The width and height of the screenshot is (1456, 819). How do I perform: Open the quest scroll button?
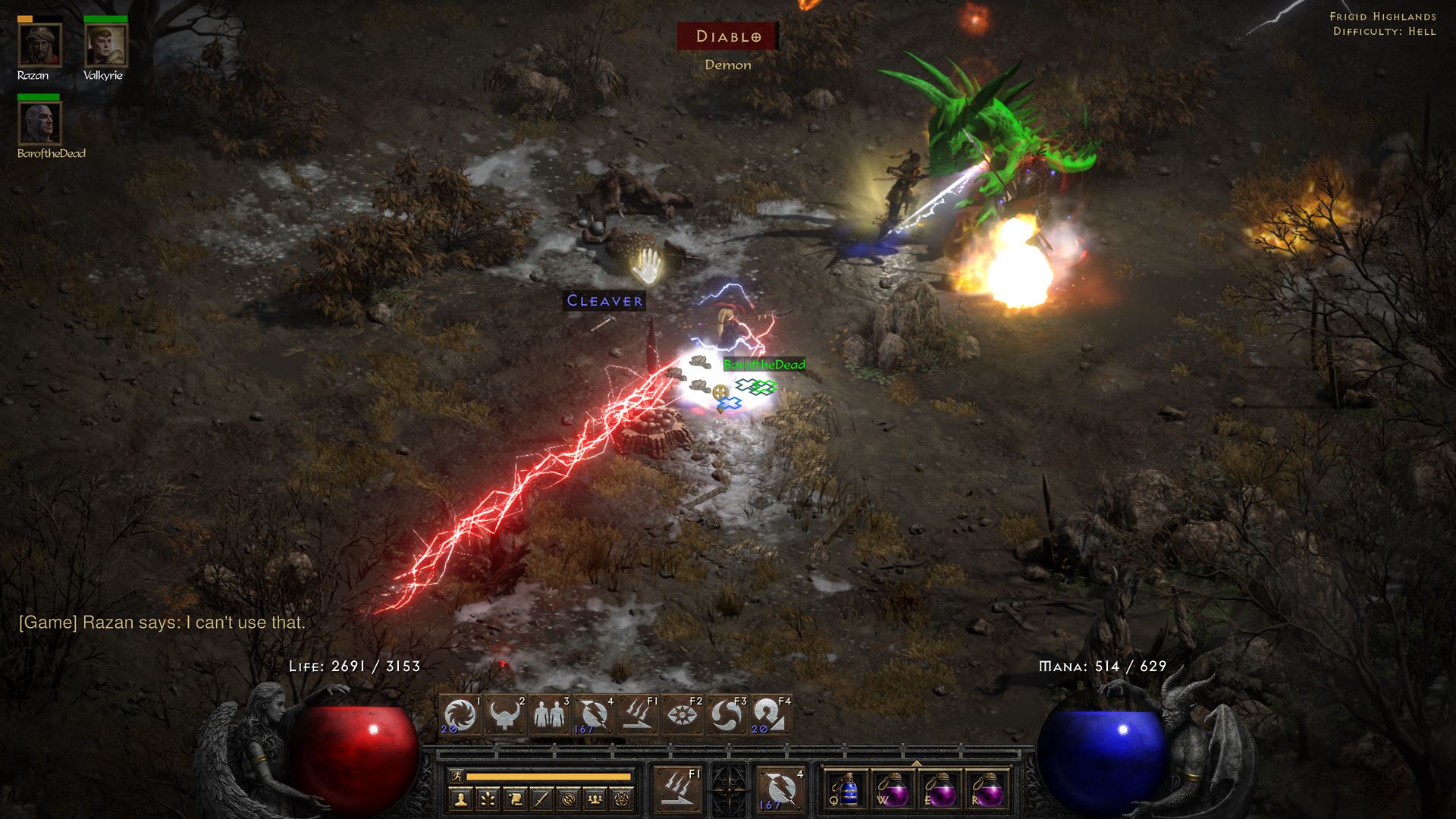pyautogui.click(x=515, y=799)
